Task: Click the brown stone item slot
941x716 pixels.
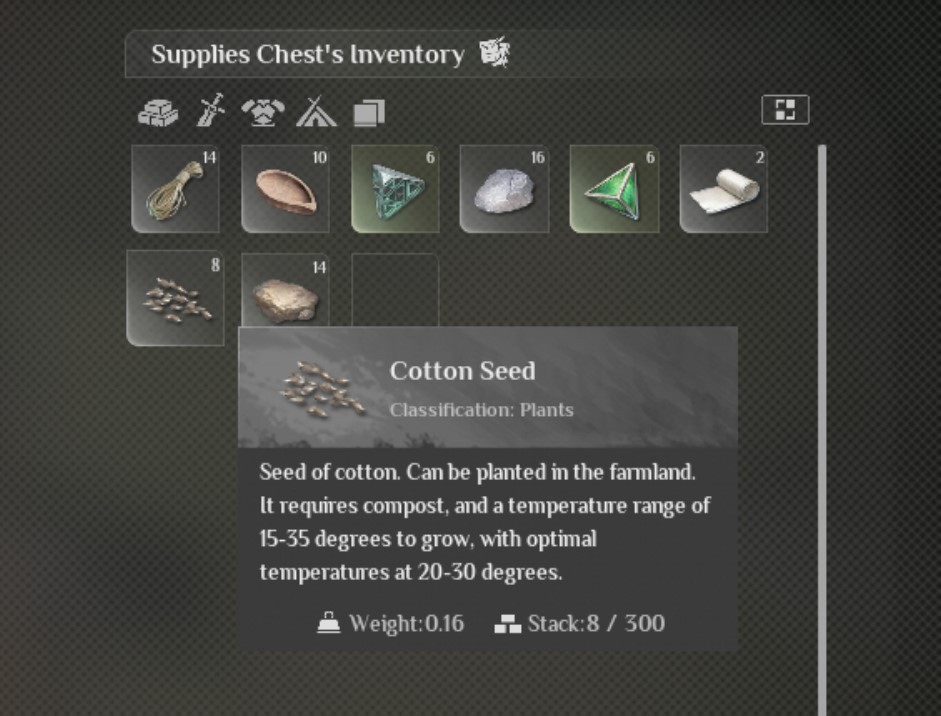Action: point(285,296)
